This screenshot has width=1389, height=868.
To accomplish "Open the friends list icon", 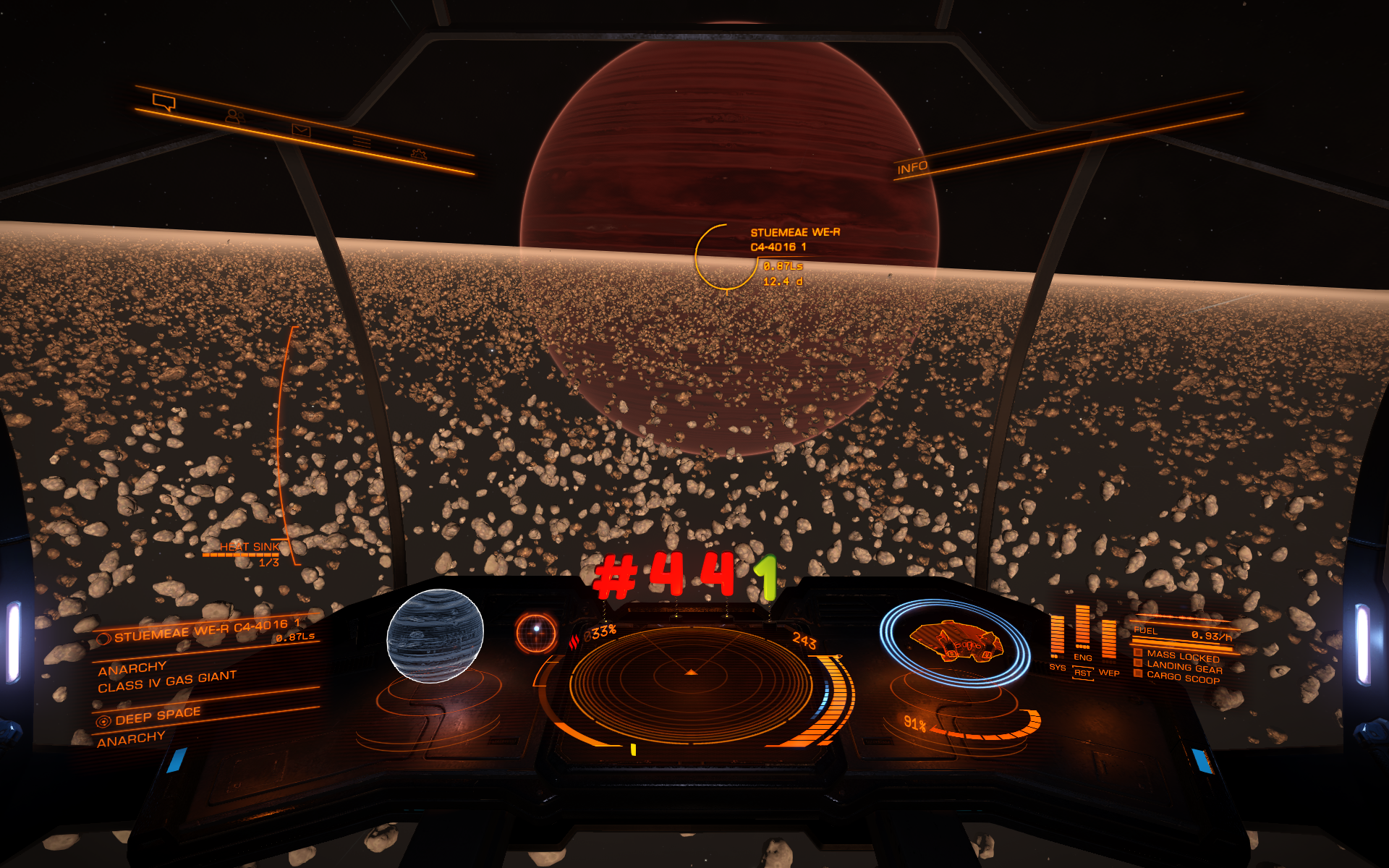I will coord(234,116).
